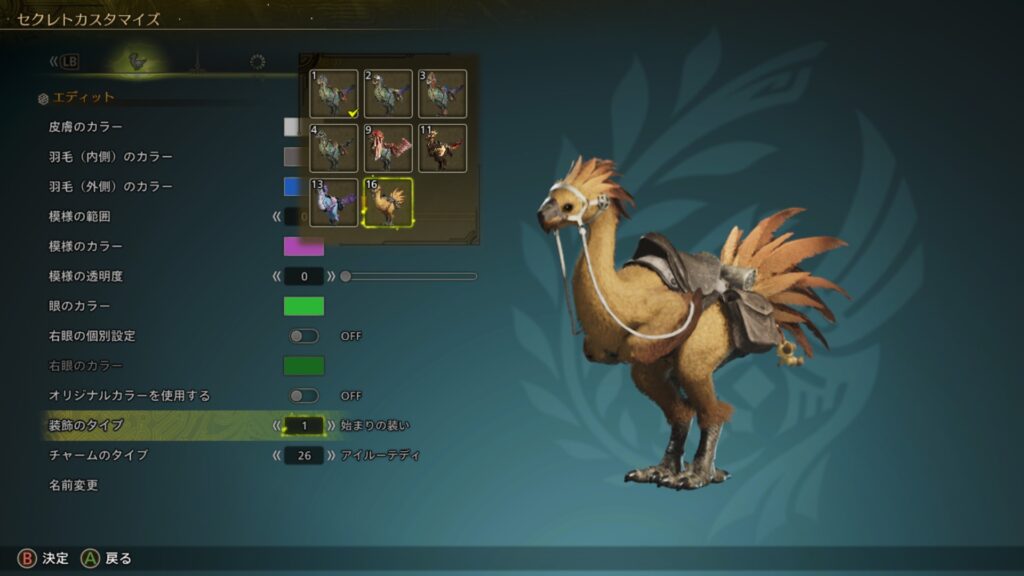Viewport: 1024px width, 576px height.
Task: Toggle the オリジナルカラーを使用する switch
Action: 304,396
